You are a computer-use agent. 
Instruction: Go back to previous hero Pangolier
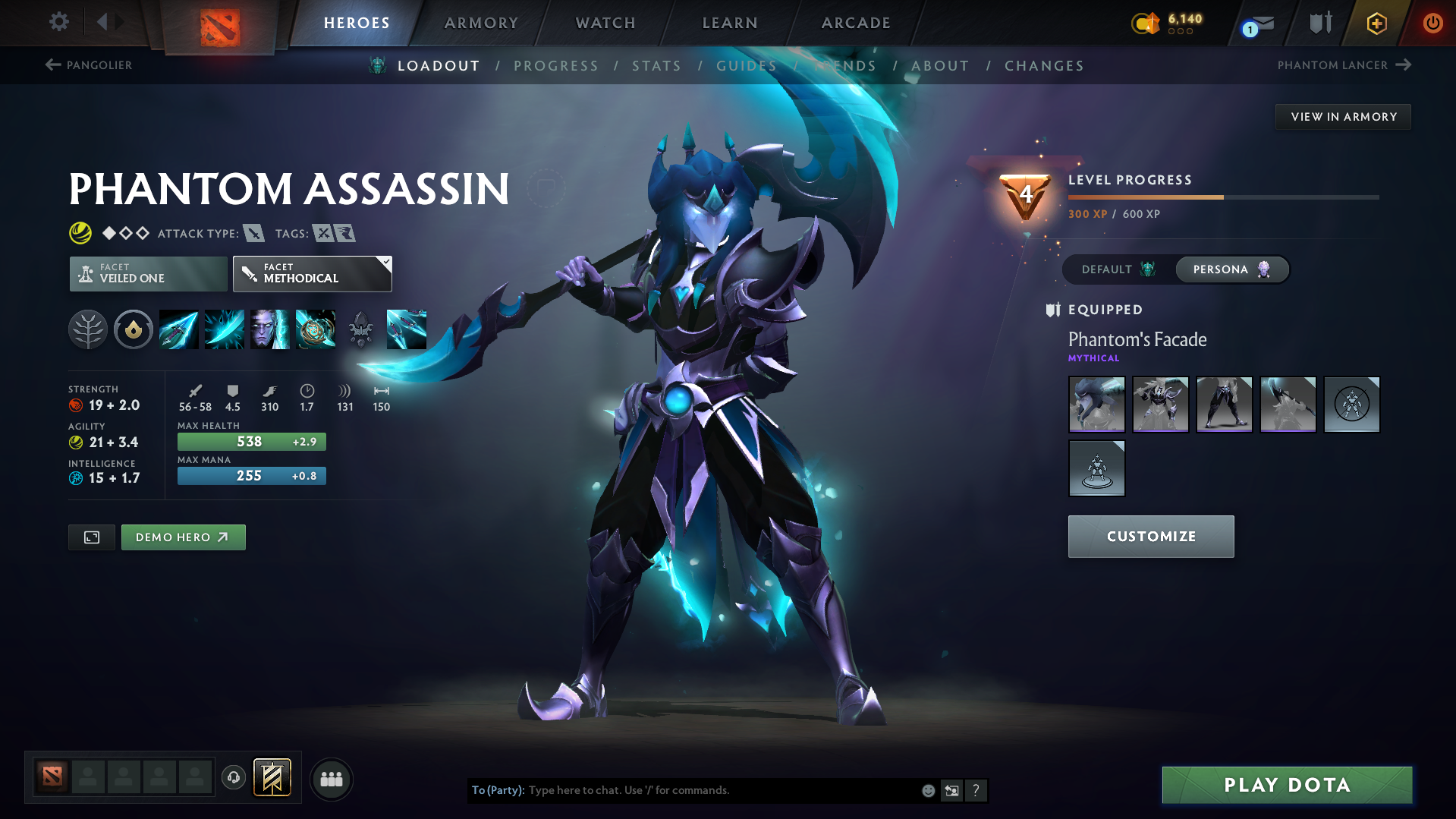89,65
